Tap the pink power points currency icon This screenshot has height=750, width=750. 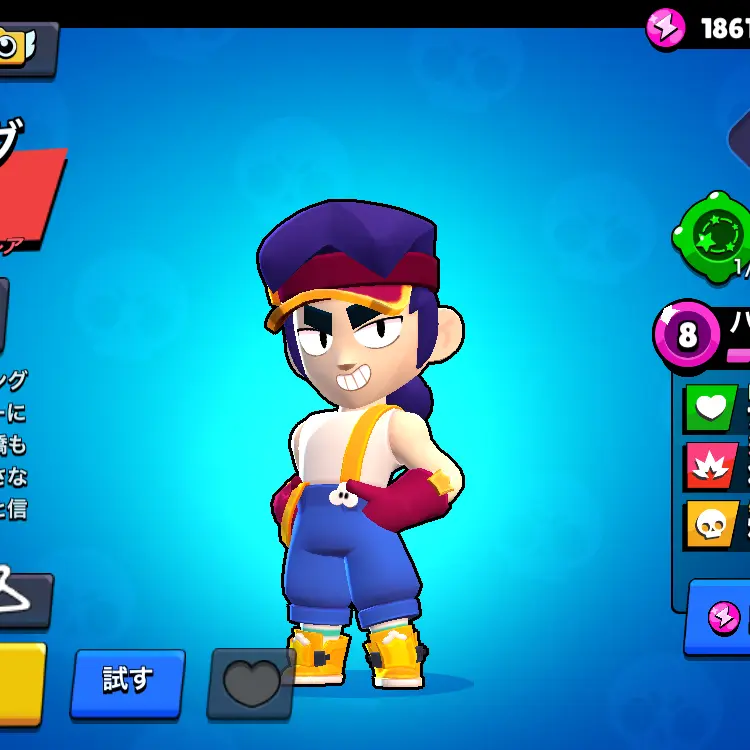point(665,28)
